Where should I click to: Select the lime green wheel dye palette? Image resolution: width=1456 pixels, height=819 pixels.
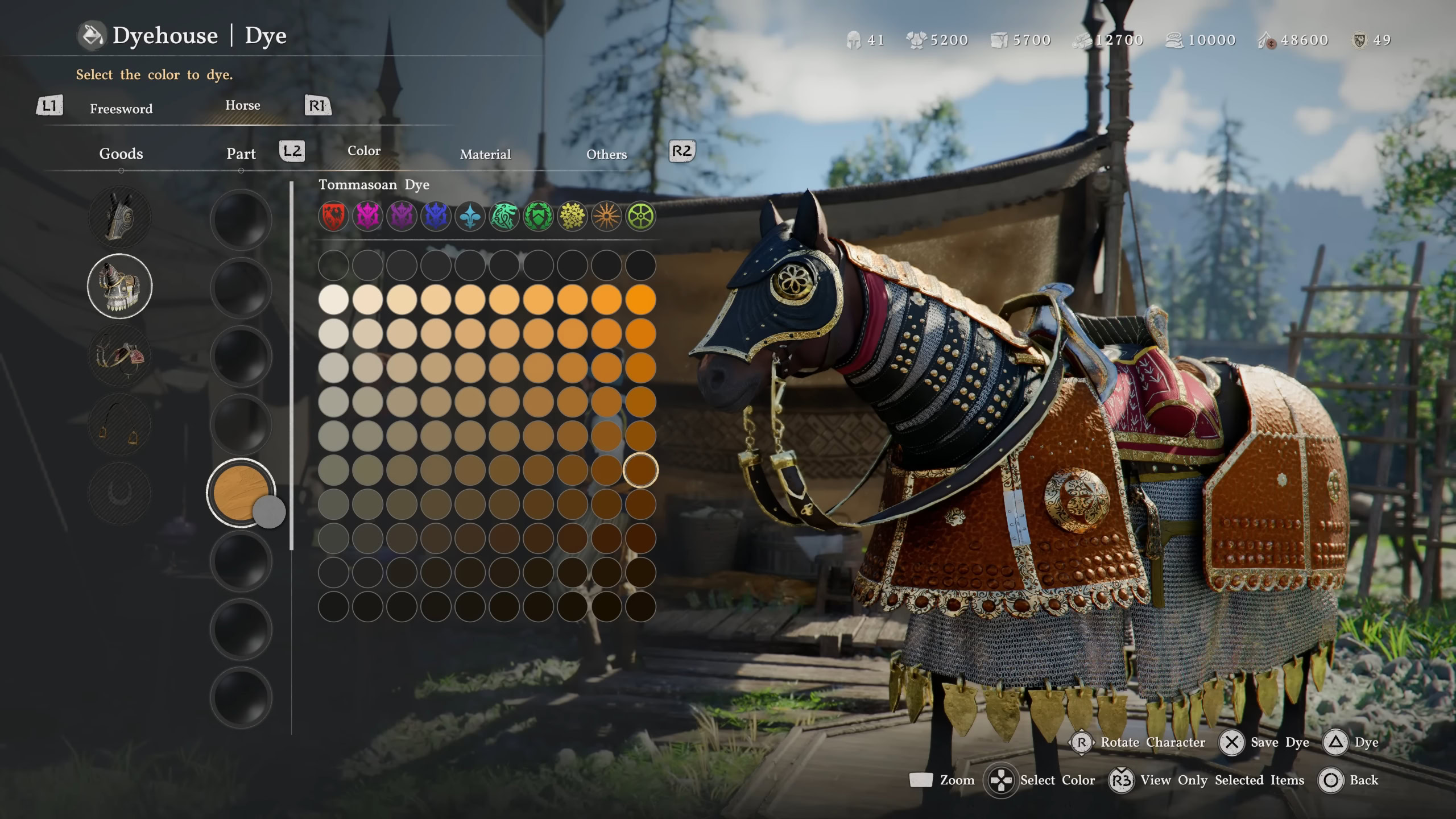point(640,217)
